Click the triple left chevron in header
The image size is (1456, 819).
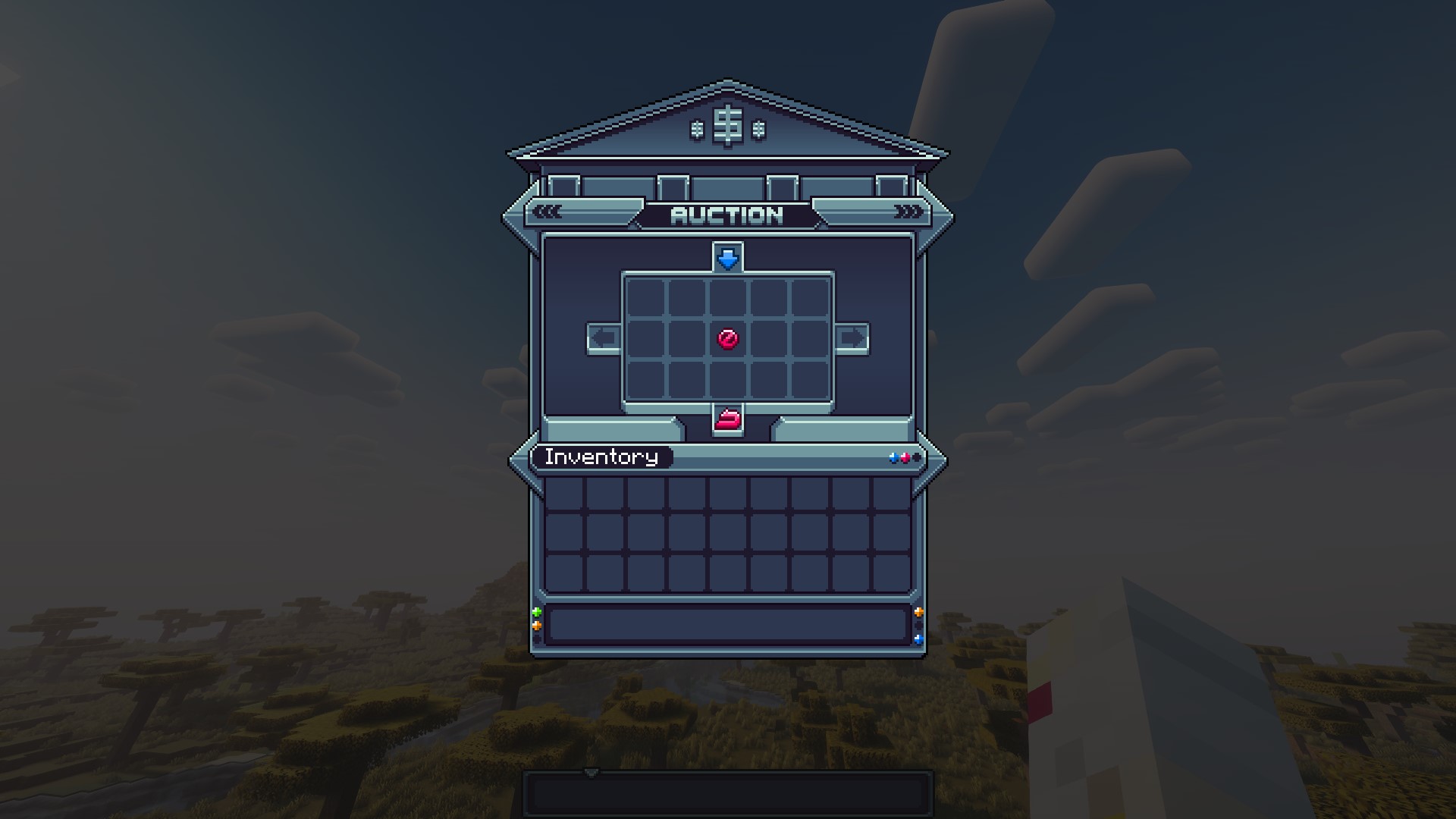coord(548,212)
